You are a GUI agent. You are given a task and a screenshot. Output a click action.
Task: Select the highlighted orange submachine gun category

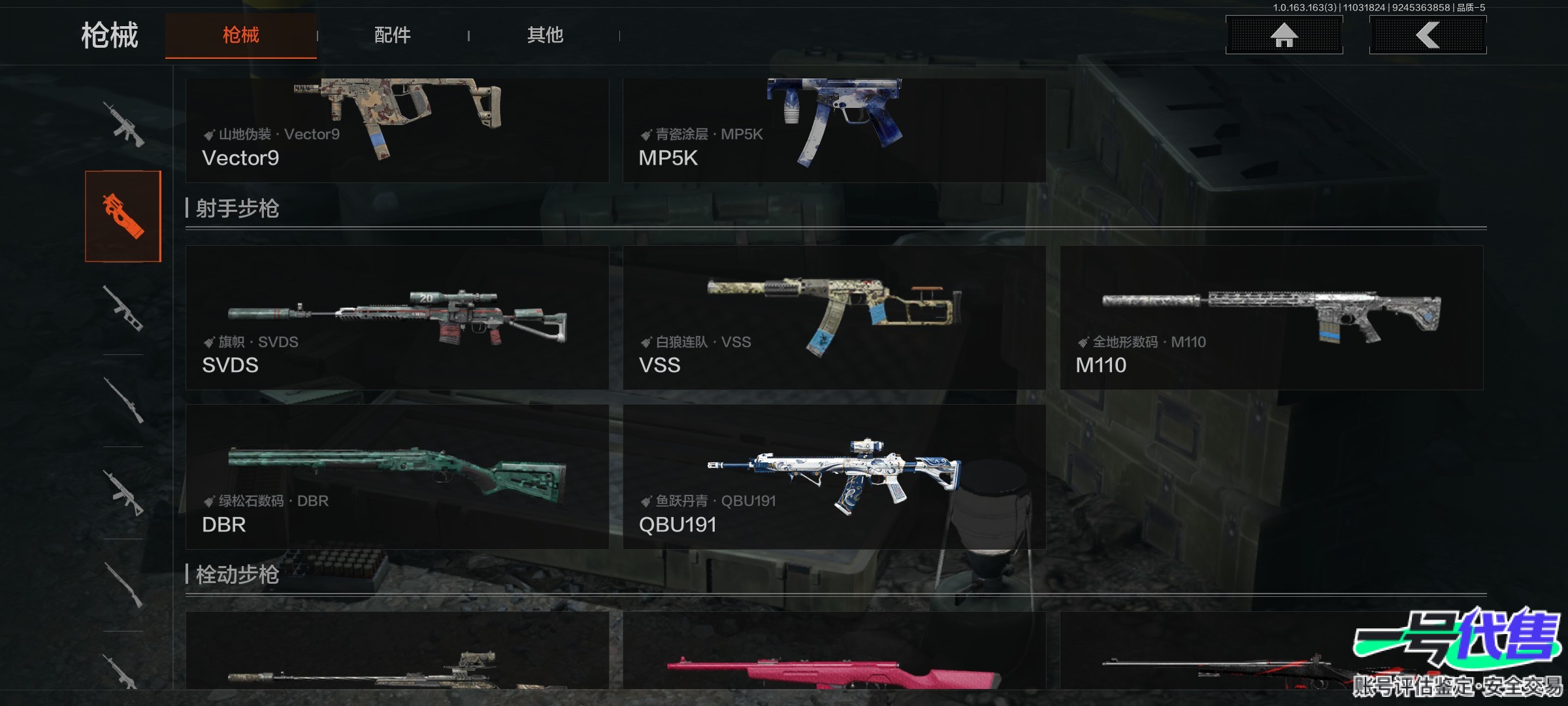click(123, 216)
